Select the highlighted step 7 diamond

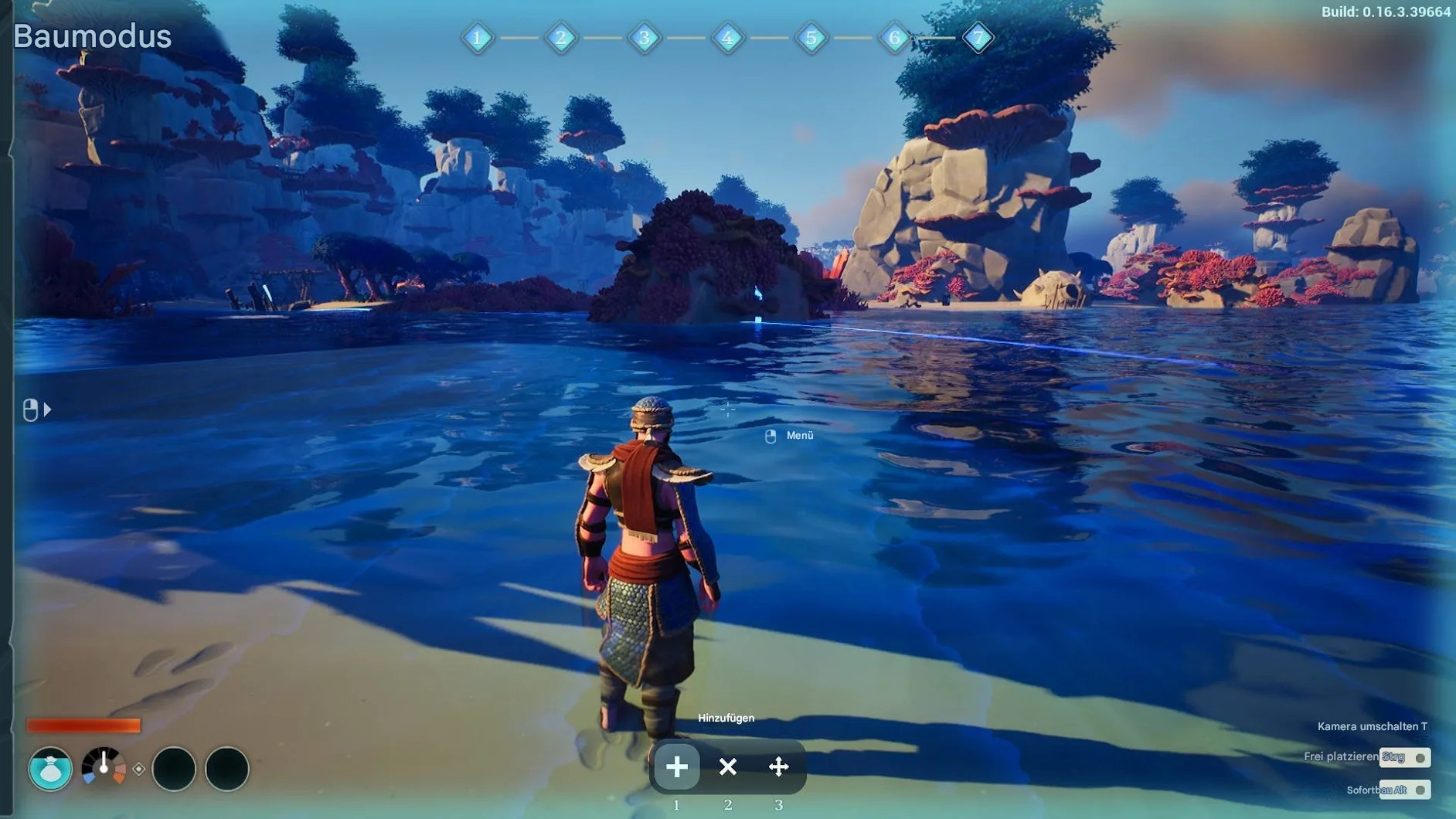click(978, 37)
